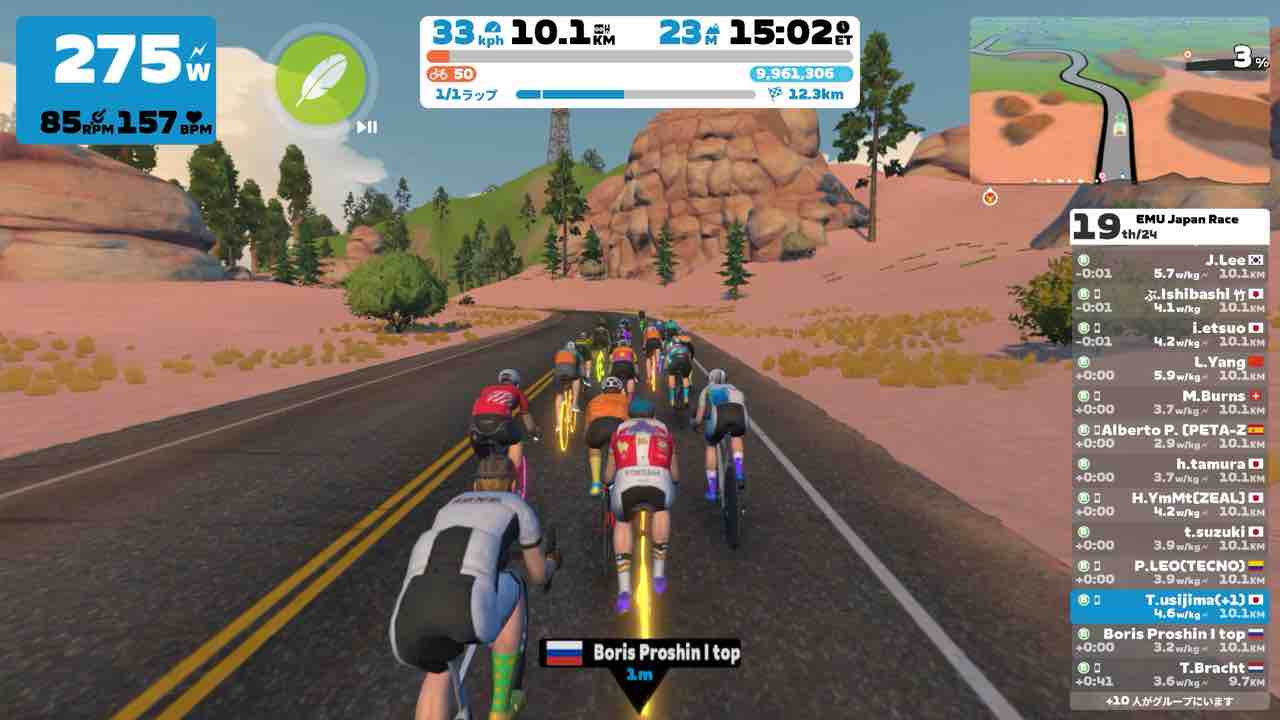Image resolution: width=1280 pixels, height=720 pixels.
Task: Choose P.LEO(TECNO) in the riders list
Action: pyautogui.click(x=1169, y=572)
